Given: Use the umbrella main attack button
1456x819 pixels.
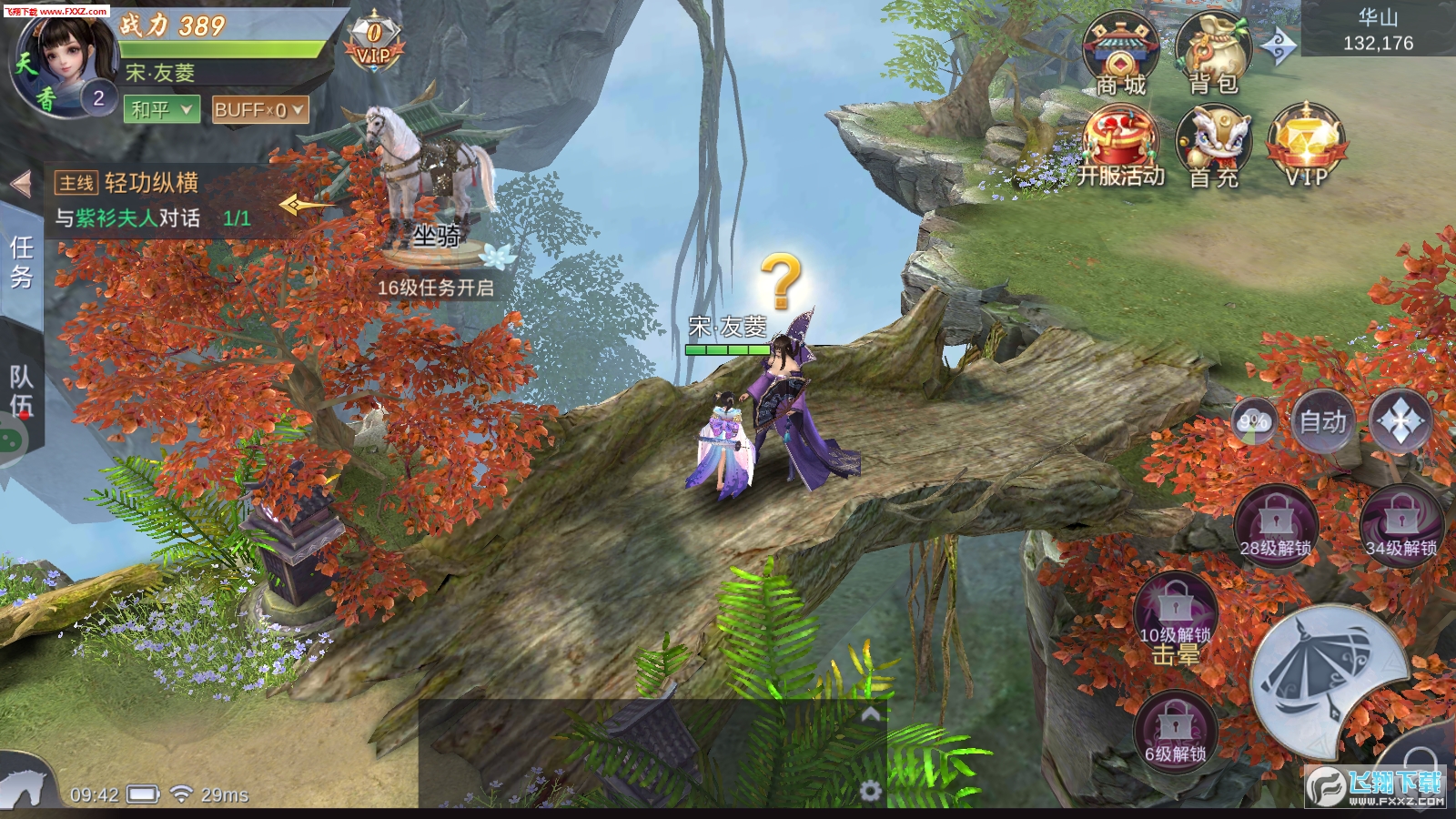Looking at the screenshot, I should (1329, 682).
